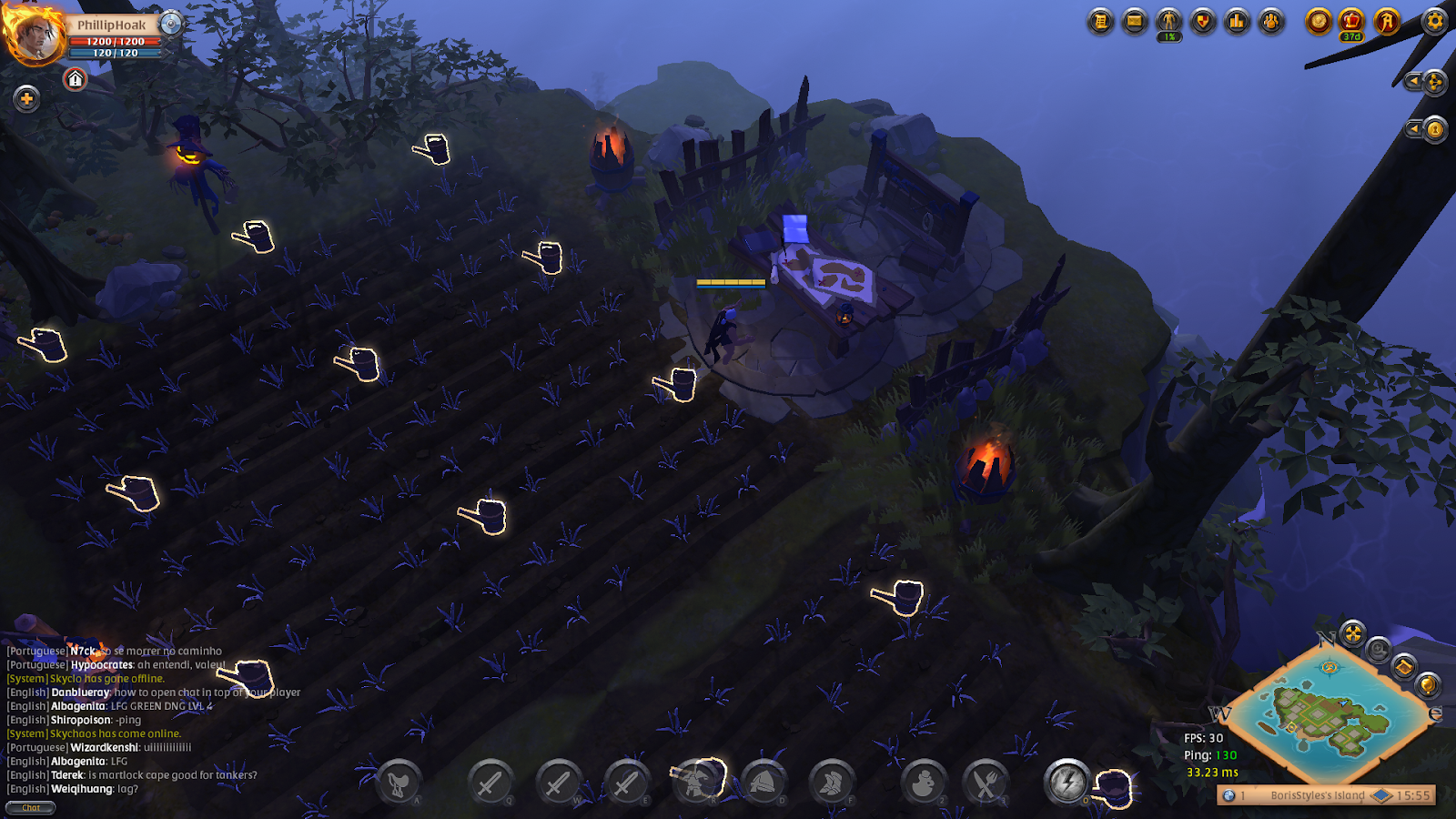1456x819 pixels.
Task: Click the round plus button
Action: [x=26, y=98]
